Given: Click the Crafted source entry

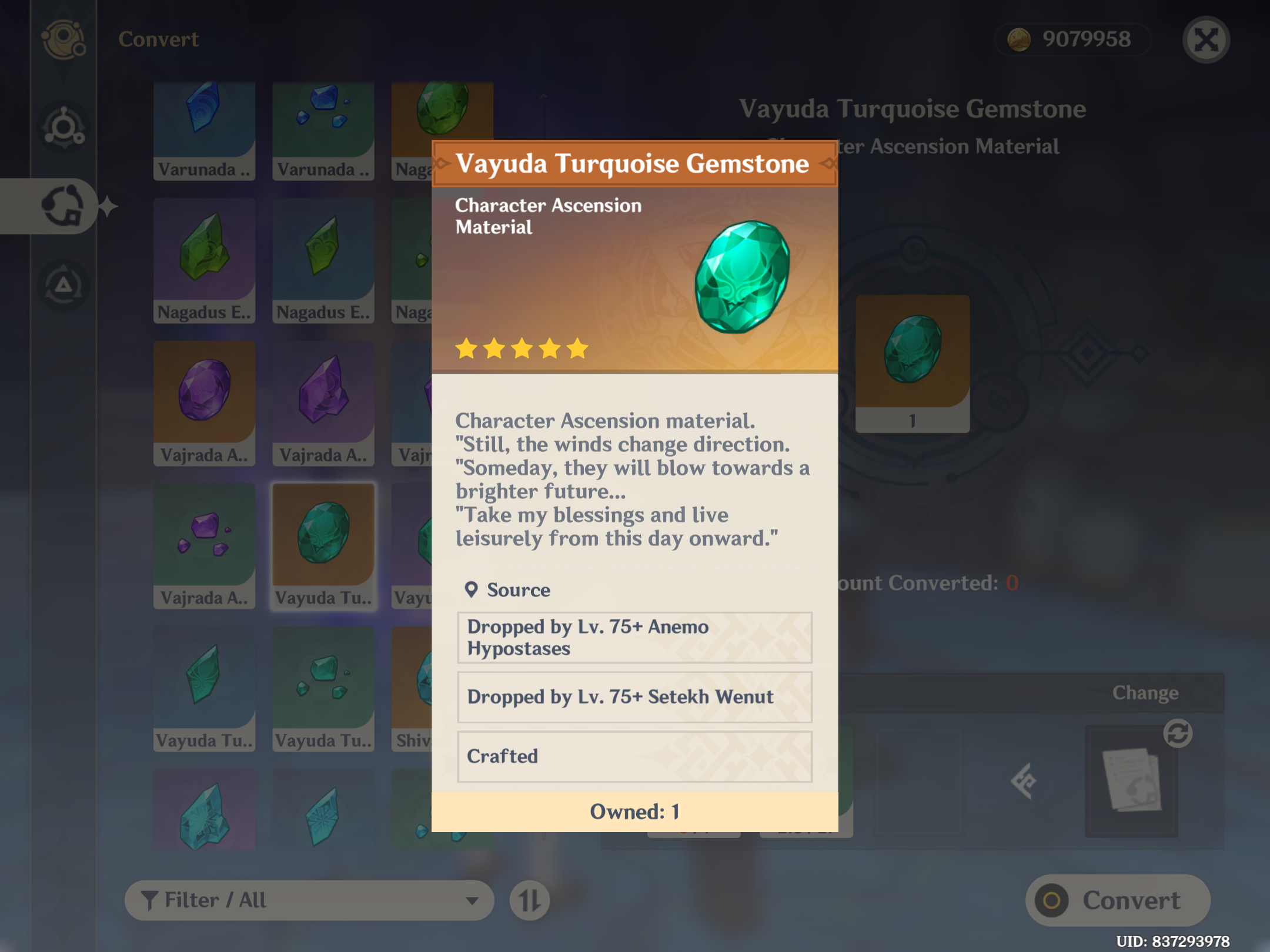Looking at the screenshot, I should pos(634,757).
